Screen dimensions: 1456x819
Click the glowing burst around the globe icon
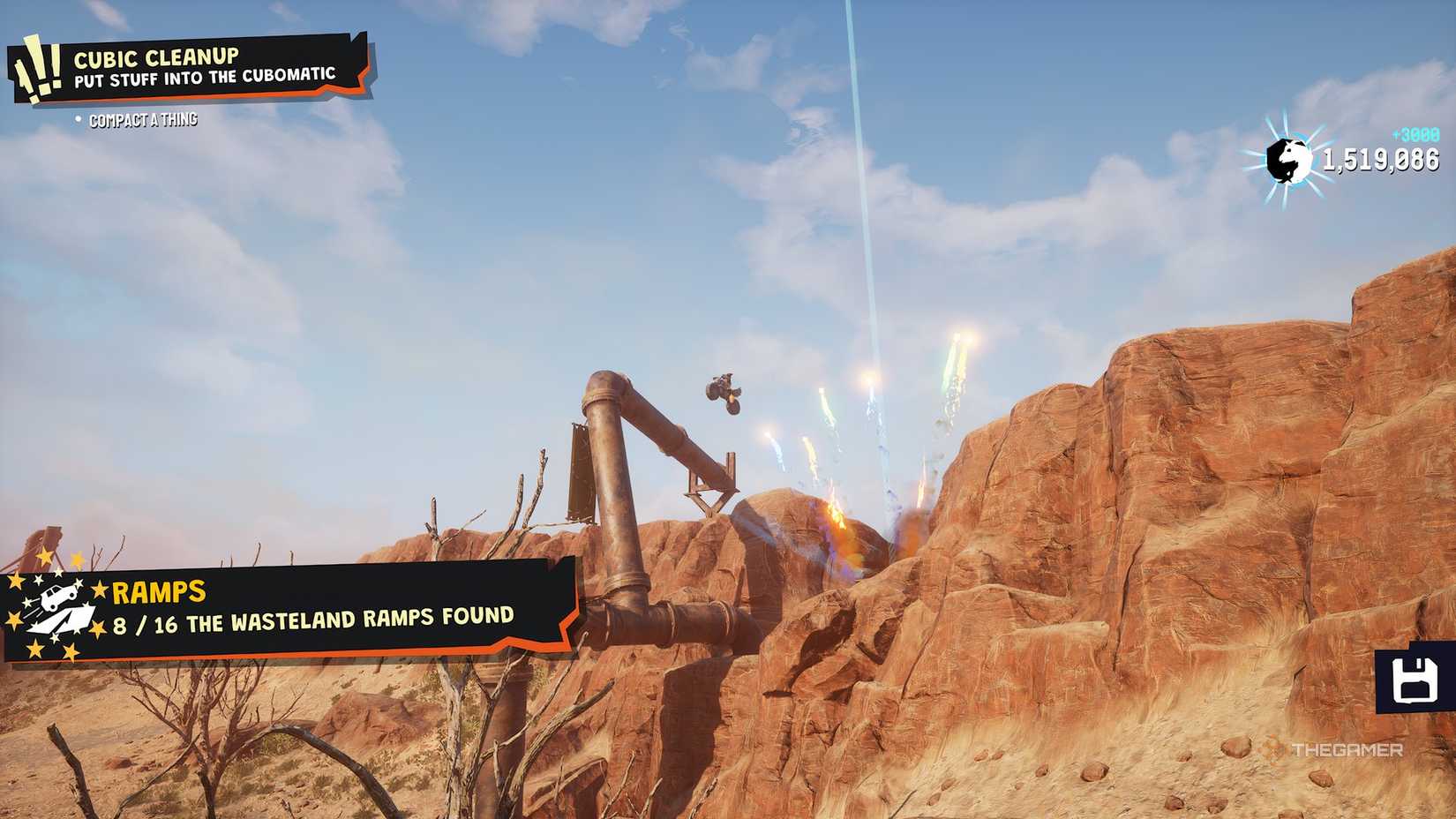pos(1287,160)
